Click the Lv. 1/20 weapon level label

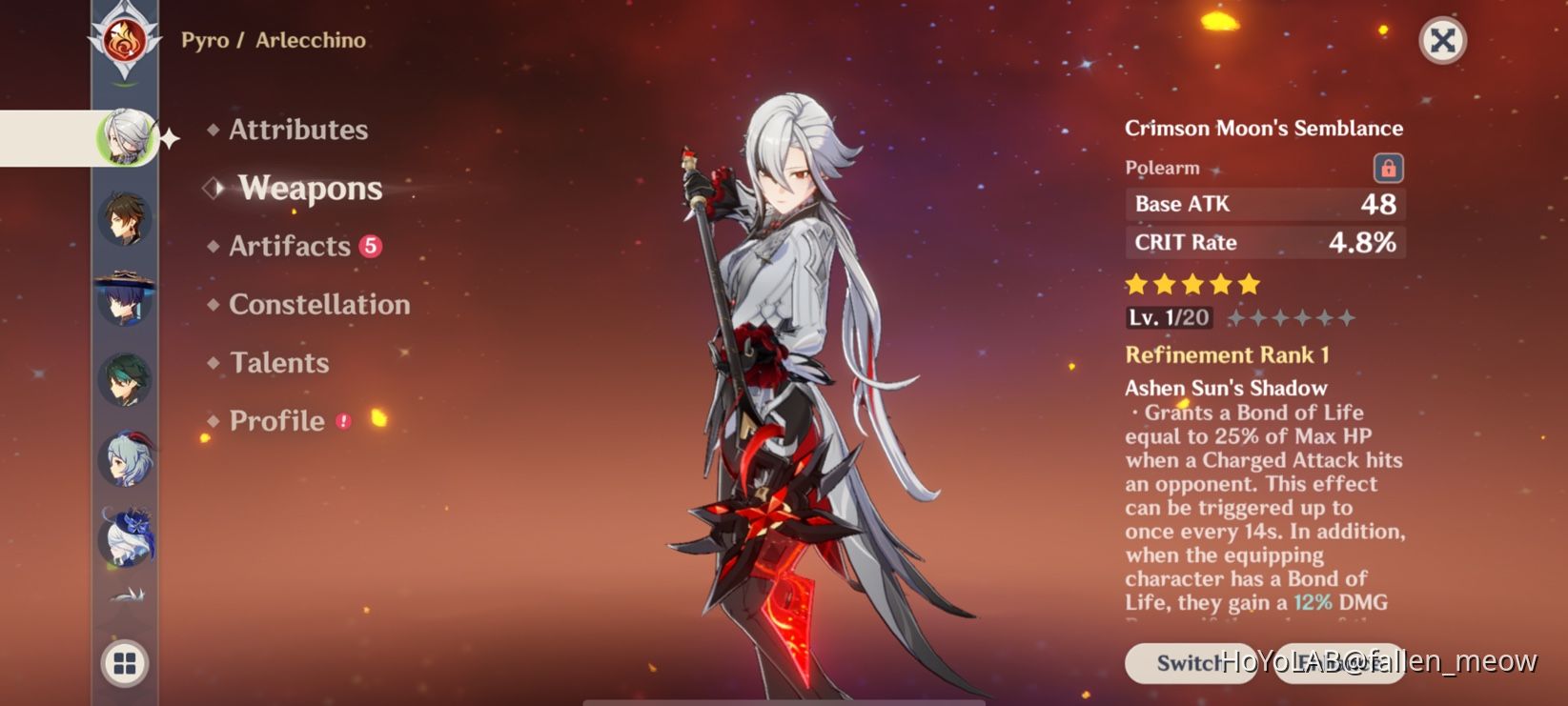pyautogui.click(x=1169, y=317)
